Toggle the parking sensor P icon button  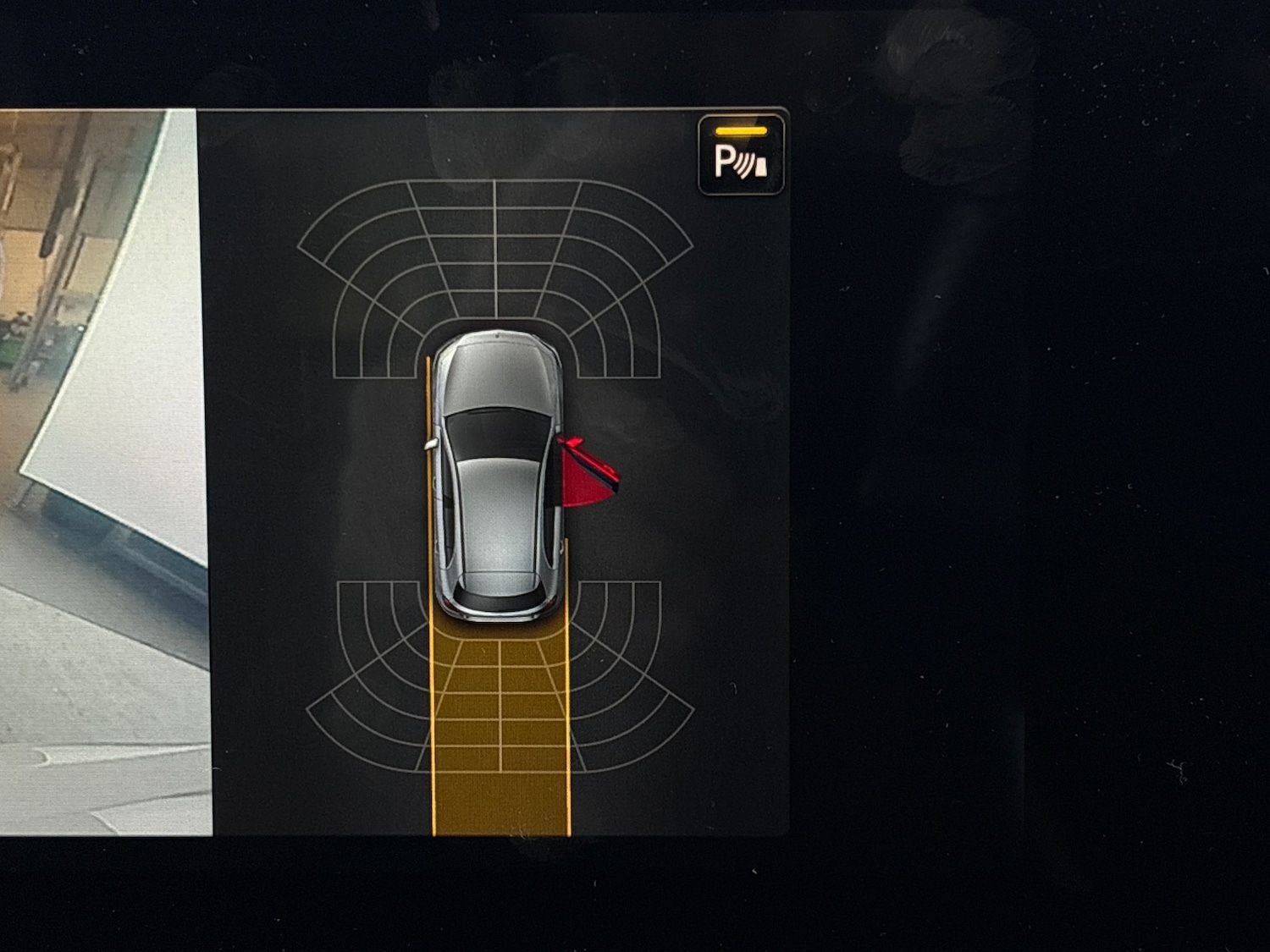[x=741, y=157]
